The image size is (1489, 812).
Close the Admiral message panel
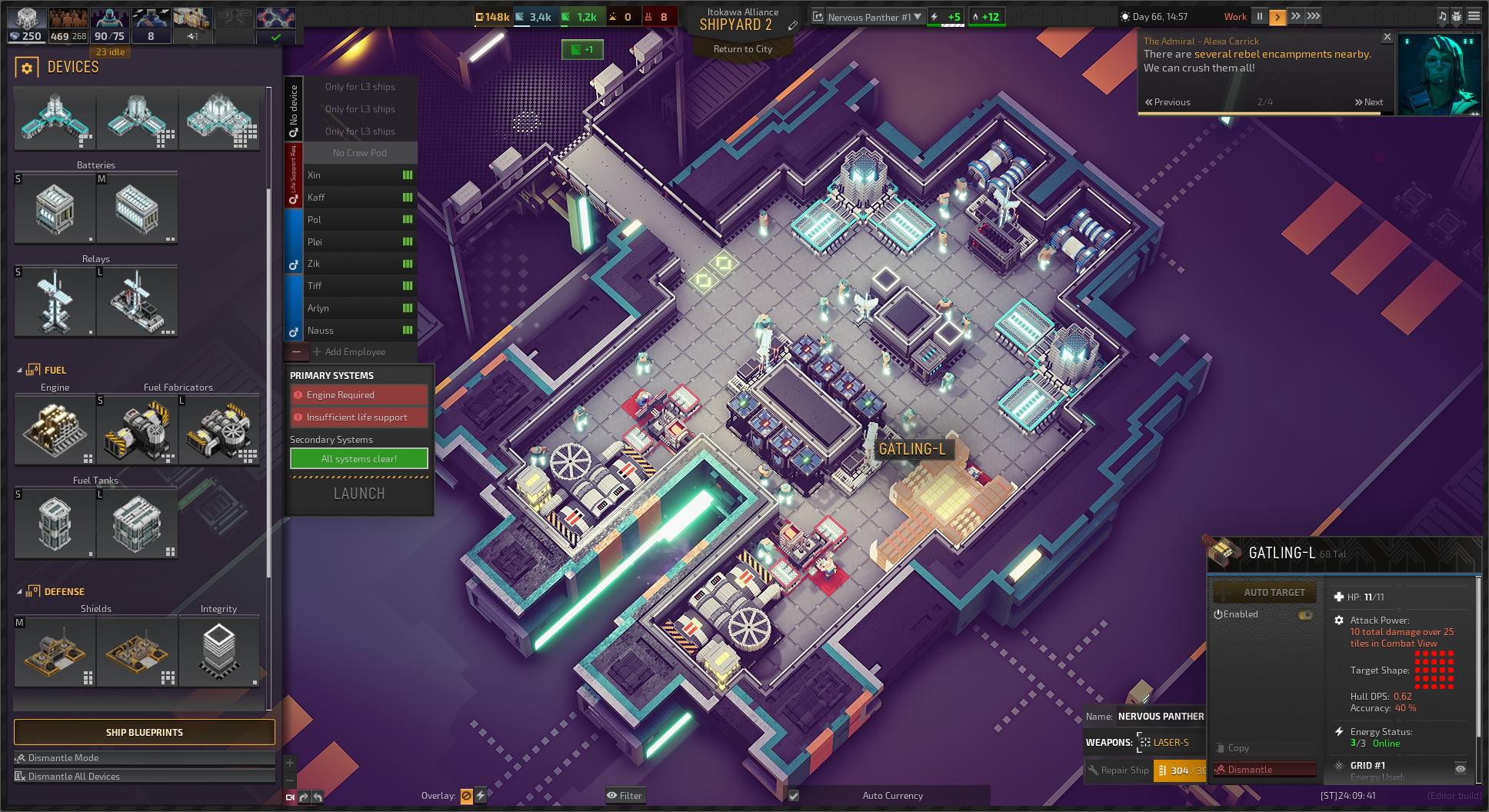click(x=1387, y=37)
